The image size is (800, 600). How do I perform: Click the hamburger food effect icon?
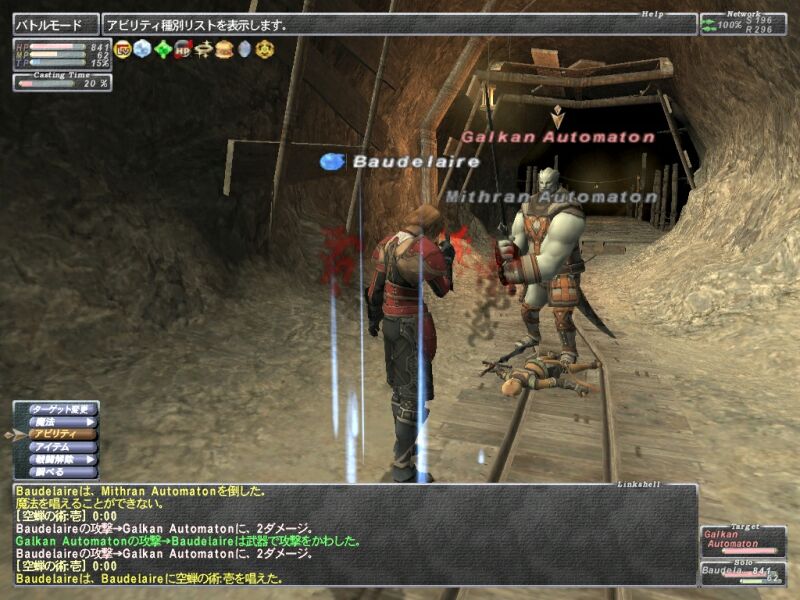[x=224, y=48]
